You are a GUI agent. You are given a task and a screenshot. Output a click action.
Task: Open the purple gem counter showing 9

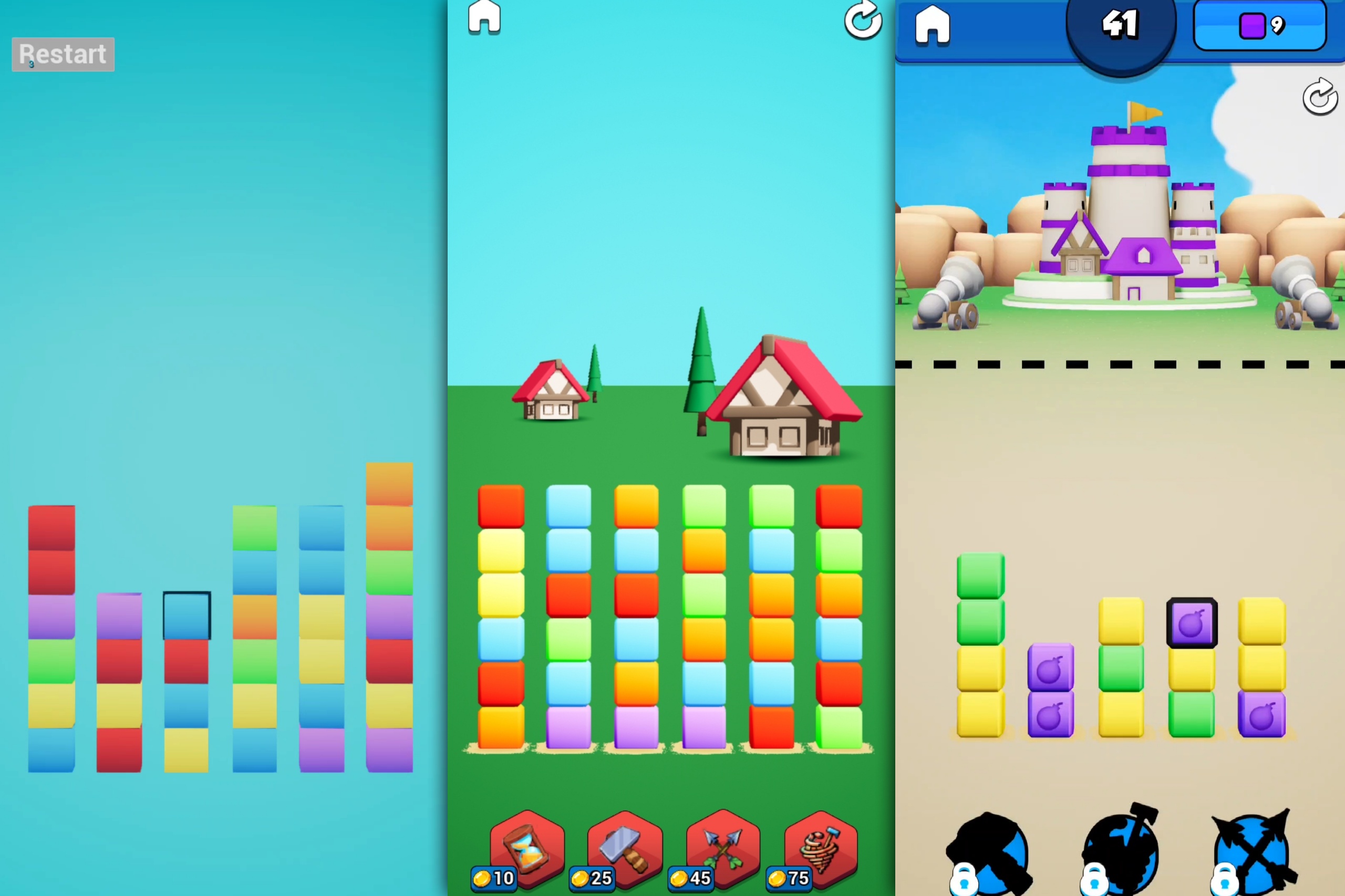[1261, 25]
